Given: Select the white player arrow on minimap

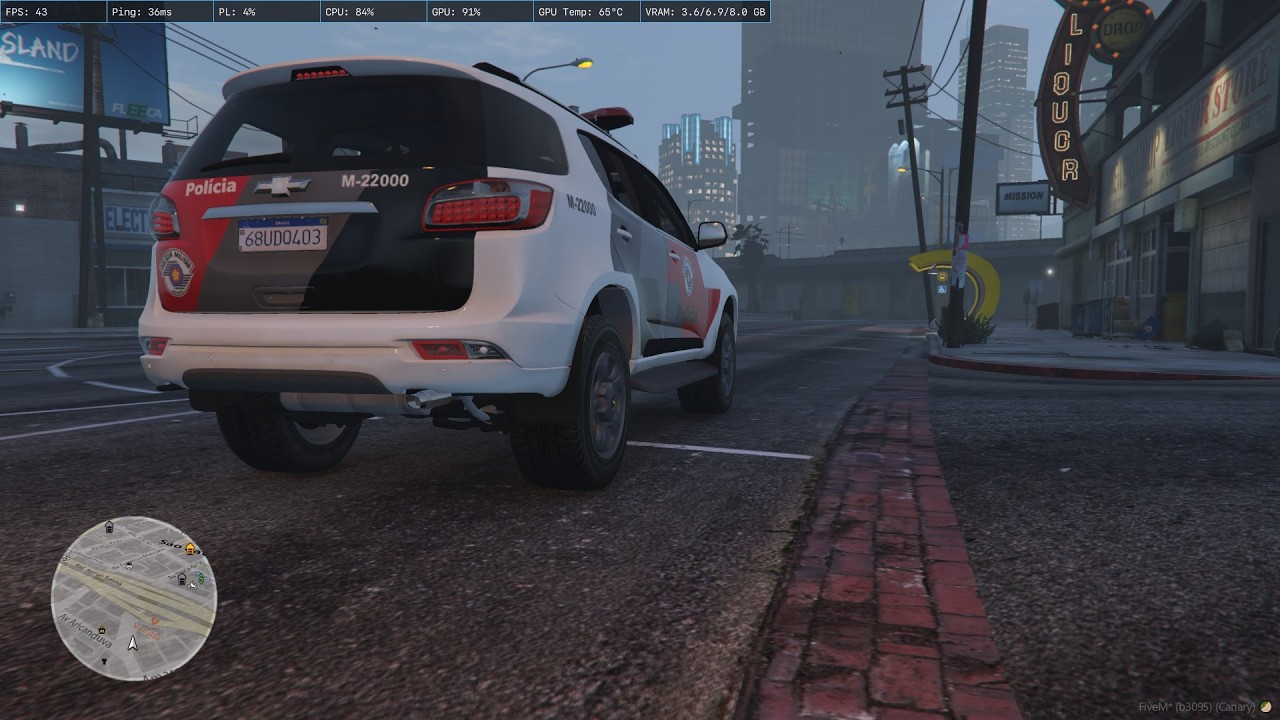Looking at the screenshot, I should (x=132, y=643).
